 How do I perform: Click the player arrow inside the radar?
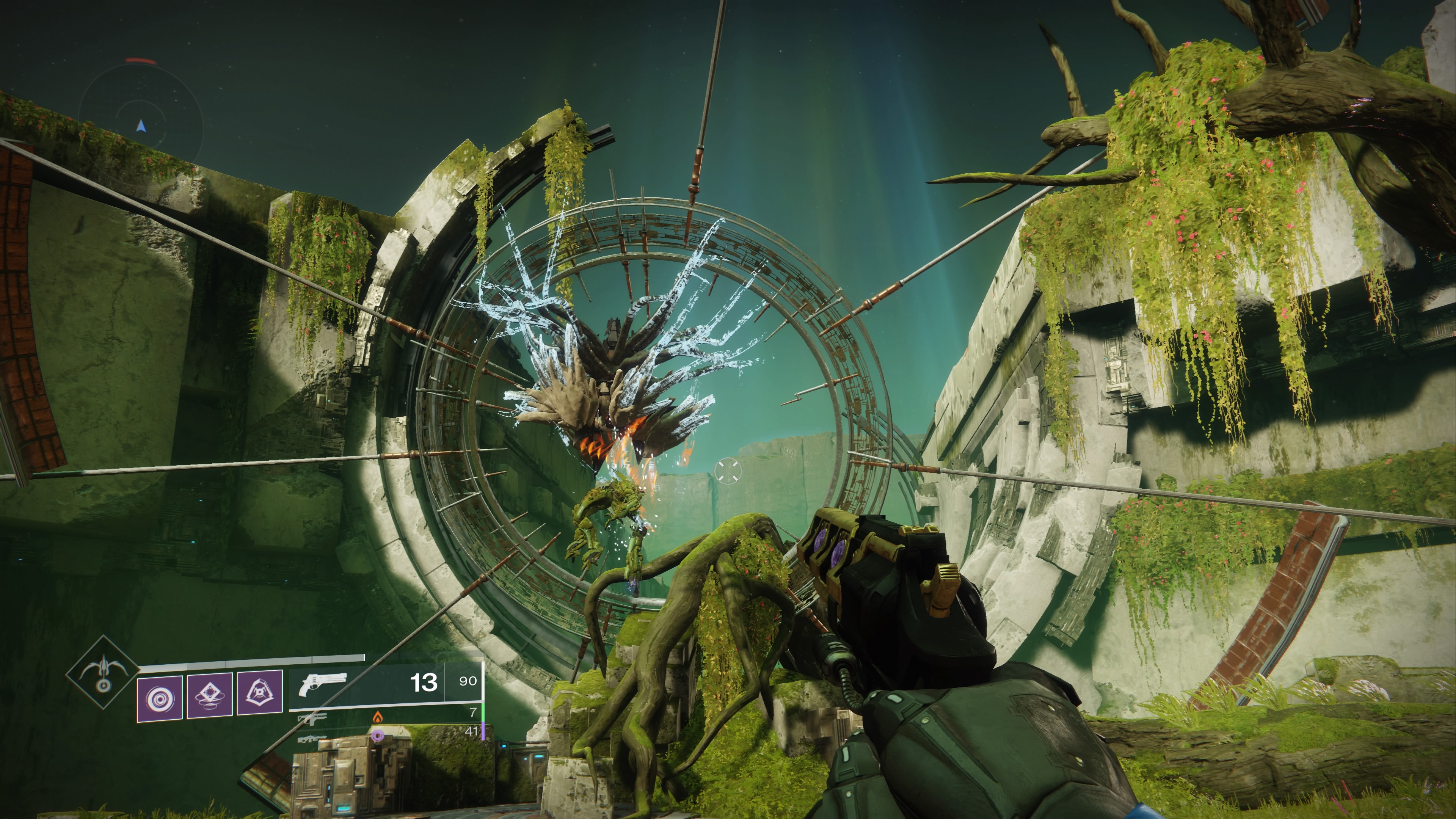tap(141, 127)
